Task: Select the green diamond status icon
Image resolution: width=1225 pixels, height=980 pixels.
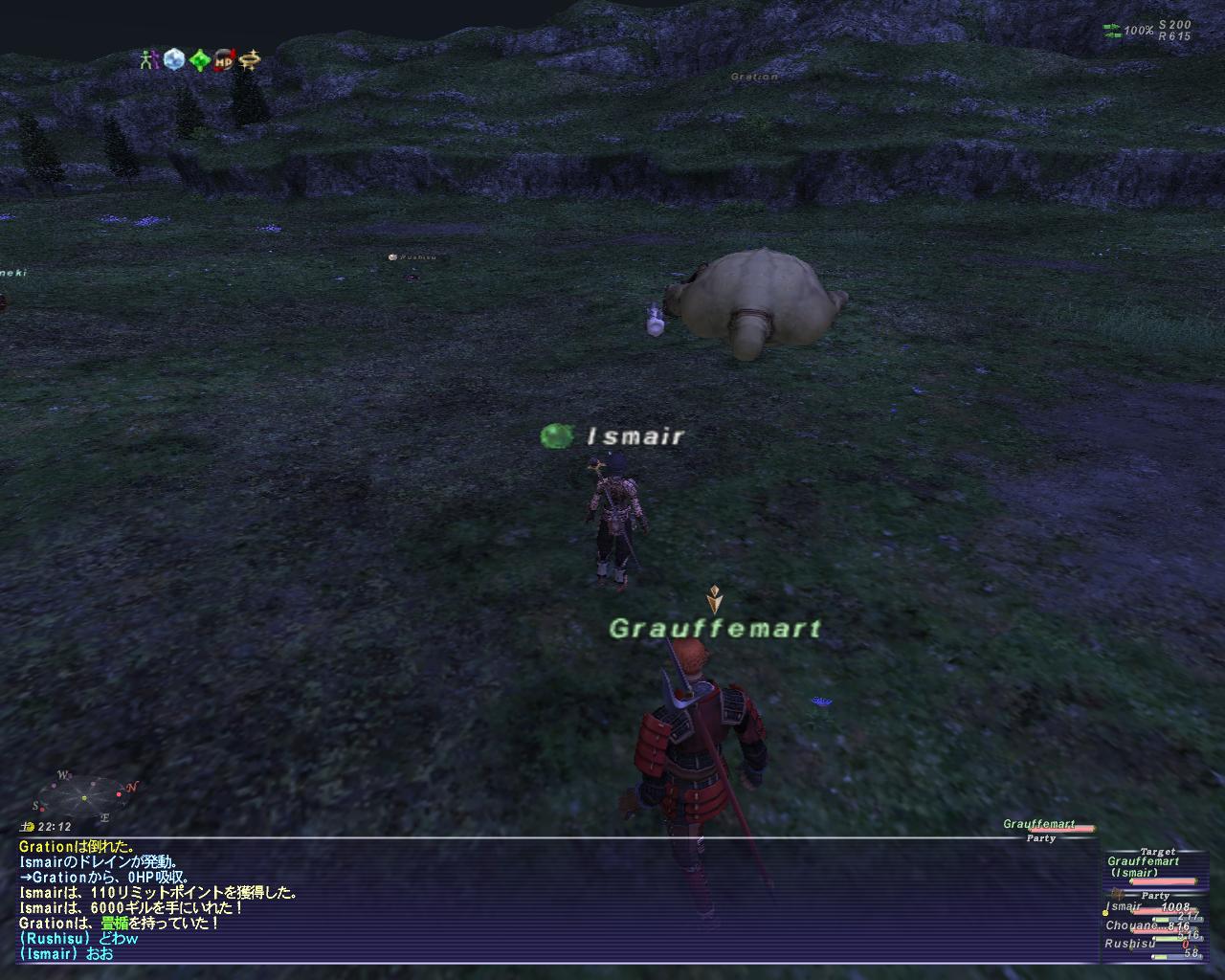Action: click(x=199, y=59)
